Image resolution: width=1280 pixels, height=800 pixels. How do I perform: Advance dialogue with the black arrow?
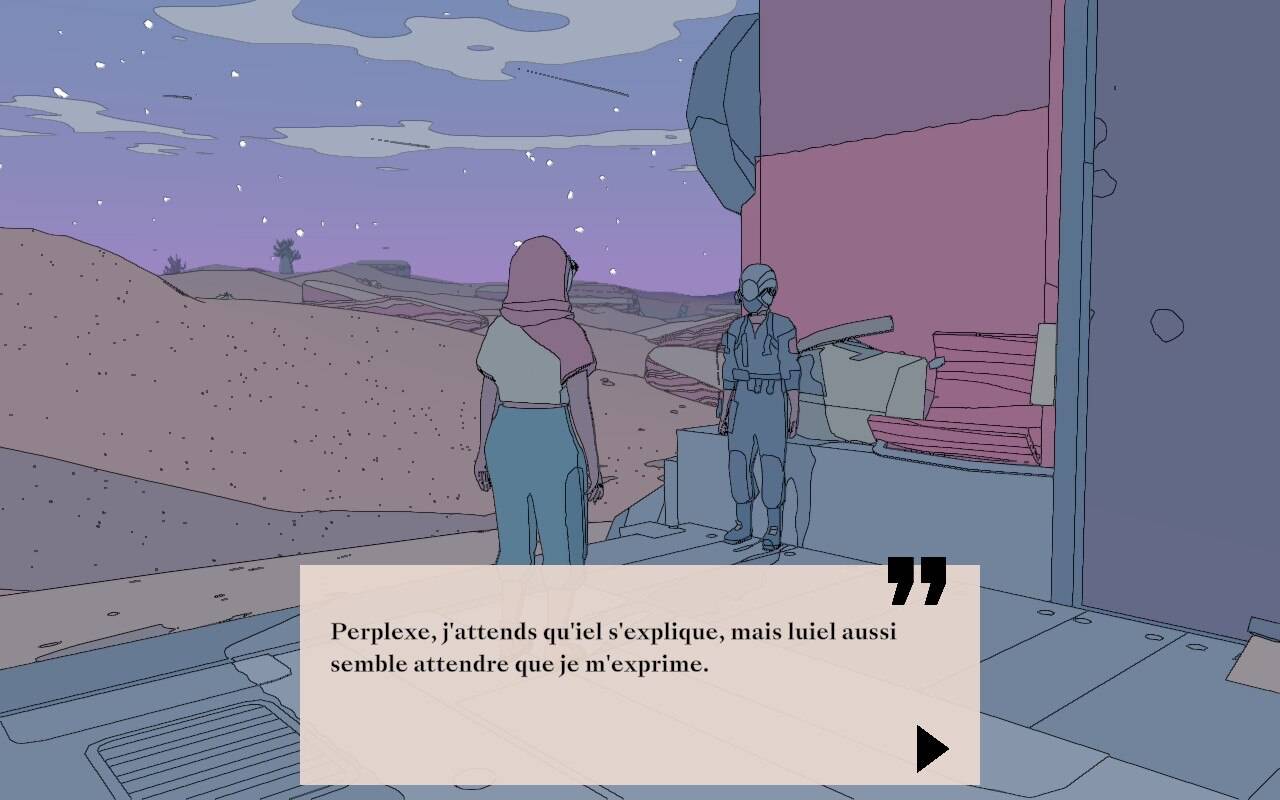pos(930,748)
